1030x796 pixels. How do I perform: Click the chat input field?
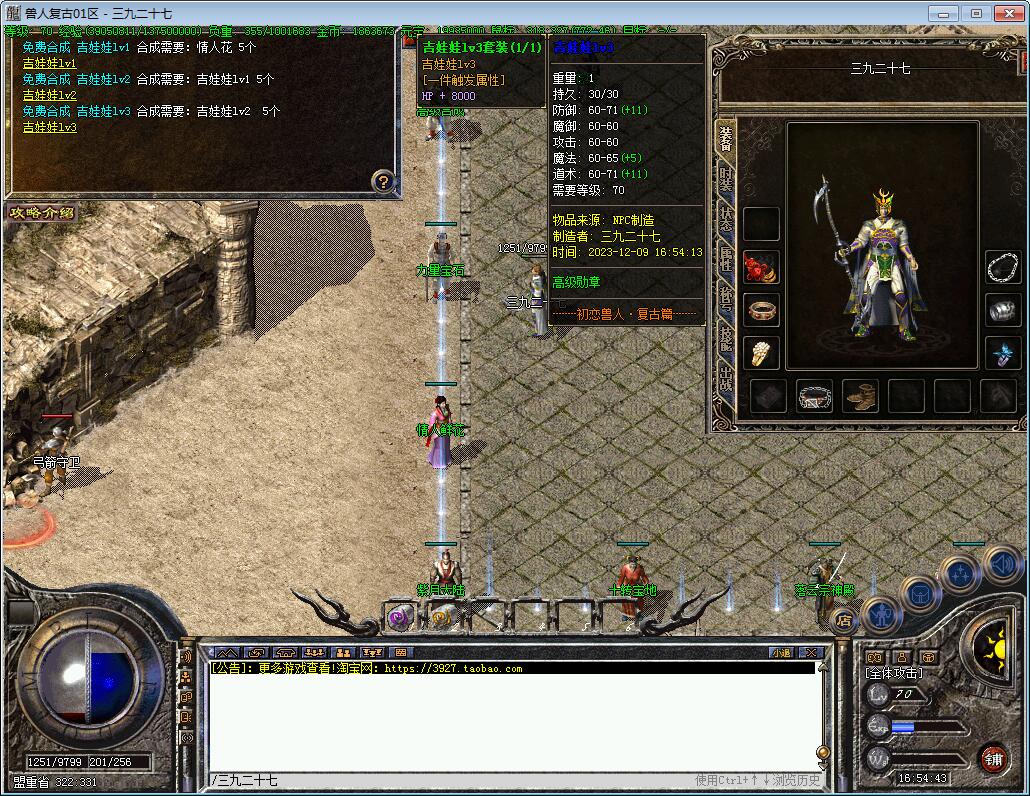coord(450,780)
